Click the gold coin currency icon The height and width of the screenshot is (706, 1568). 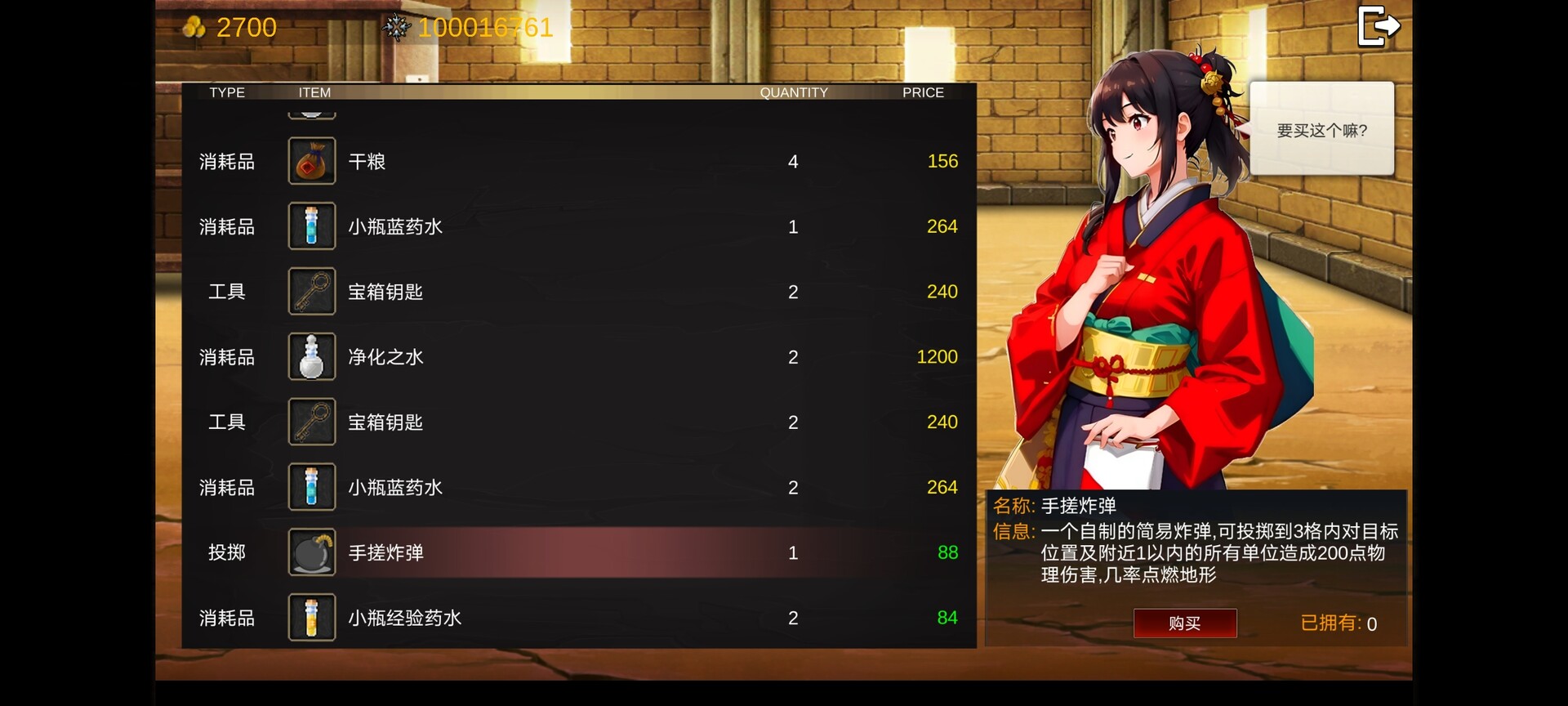pyautogui.click(x=194, y=27)
